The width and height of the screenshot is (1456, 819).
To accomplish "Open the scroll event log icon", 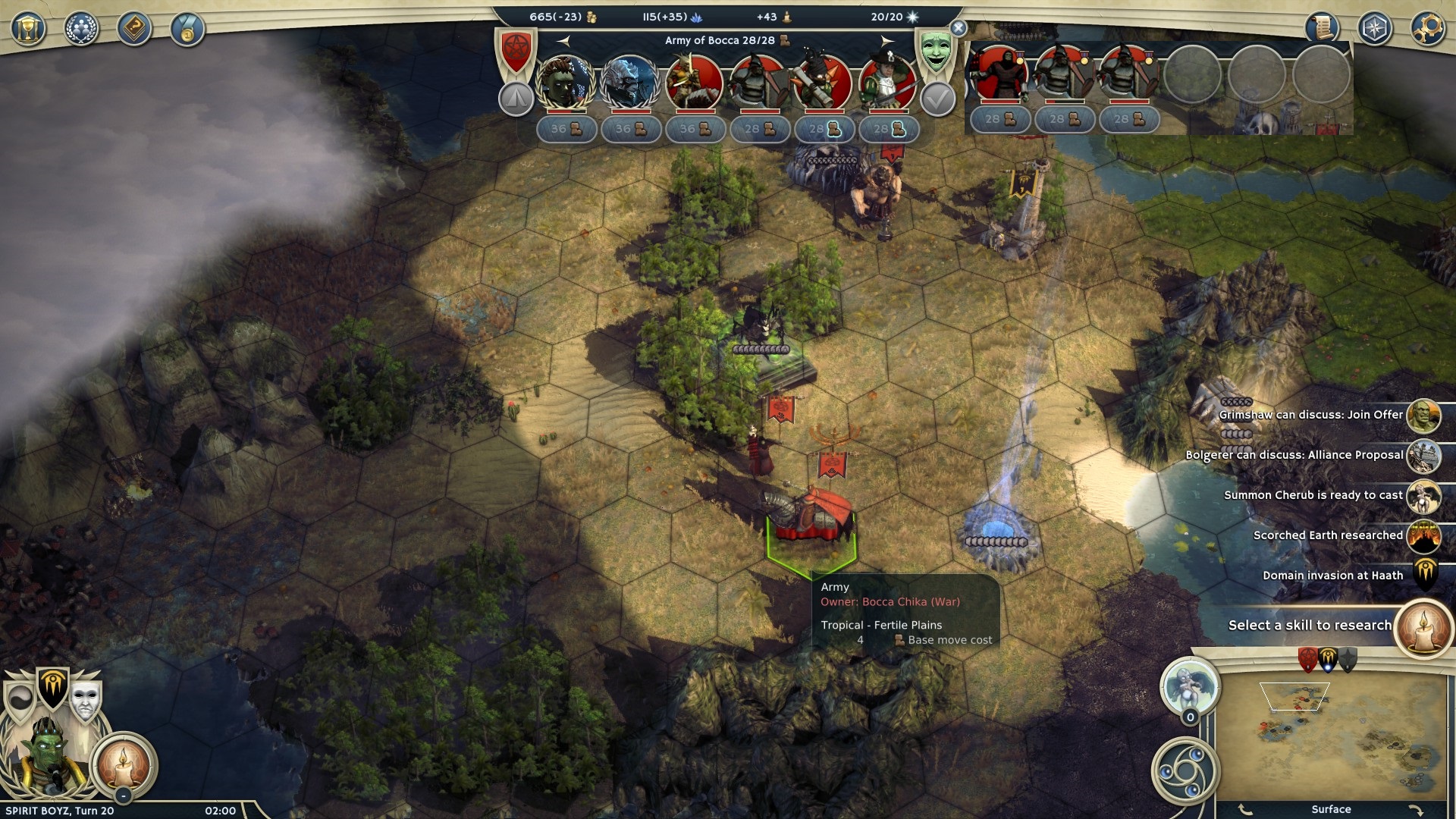I will pyautogui.click(x=1322, y=29).
